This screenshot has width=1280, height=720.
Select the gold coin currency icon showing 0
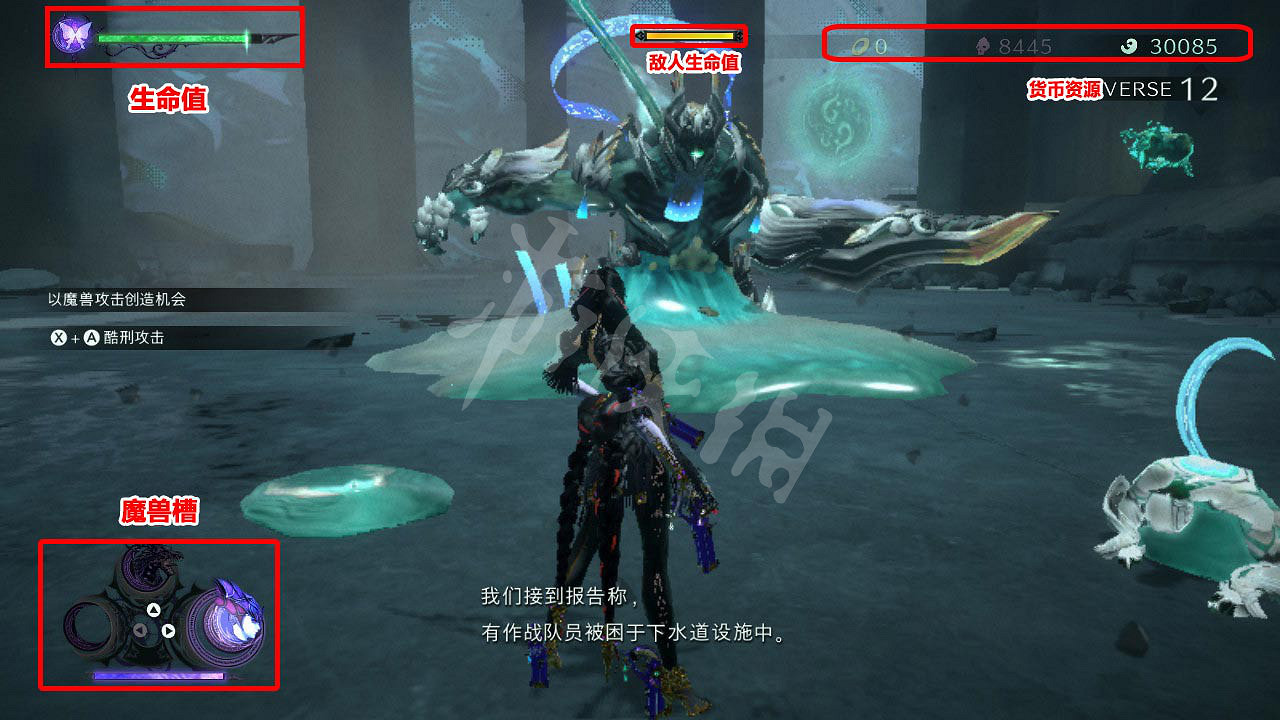tap(860, 44)
